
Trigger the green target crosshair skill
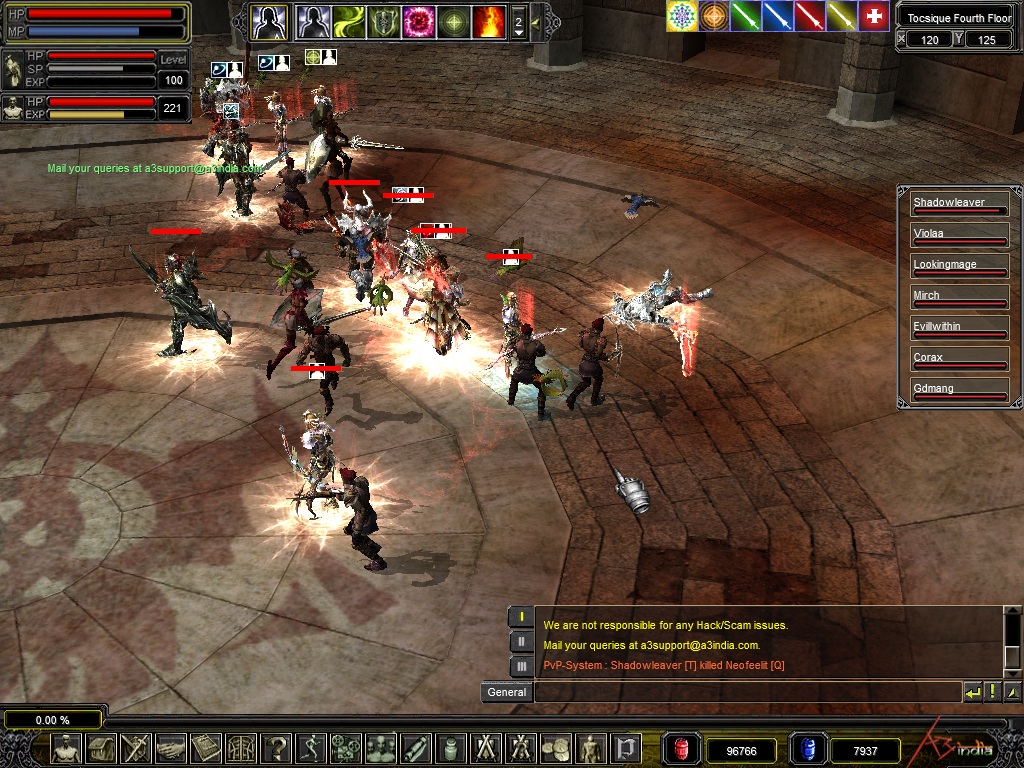coord(454,21)
